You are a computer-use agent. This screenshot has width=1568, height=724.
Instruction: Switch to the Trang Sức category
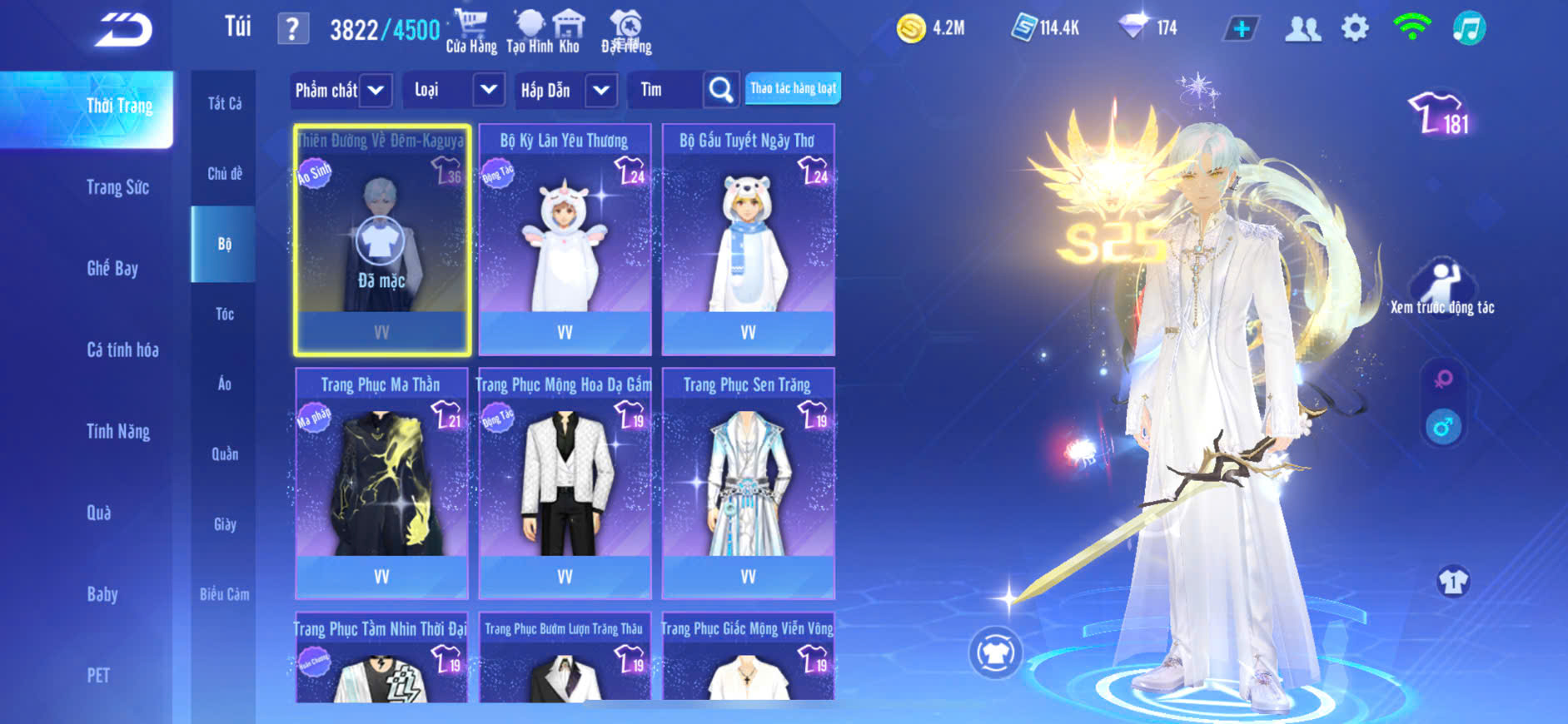point(117,187)
